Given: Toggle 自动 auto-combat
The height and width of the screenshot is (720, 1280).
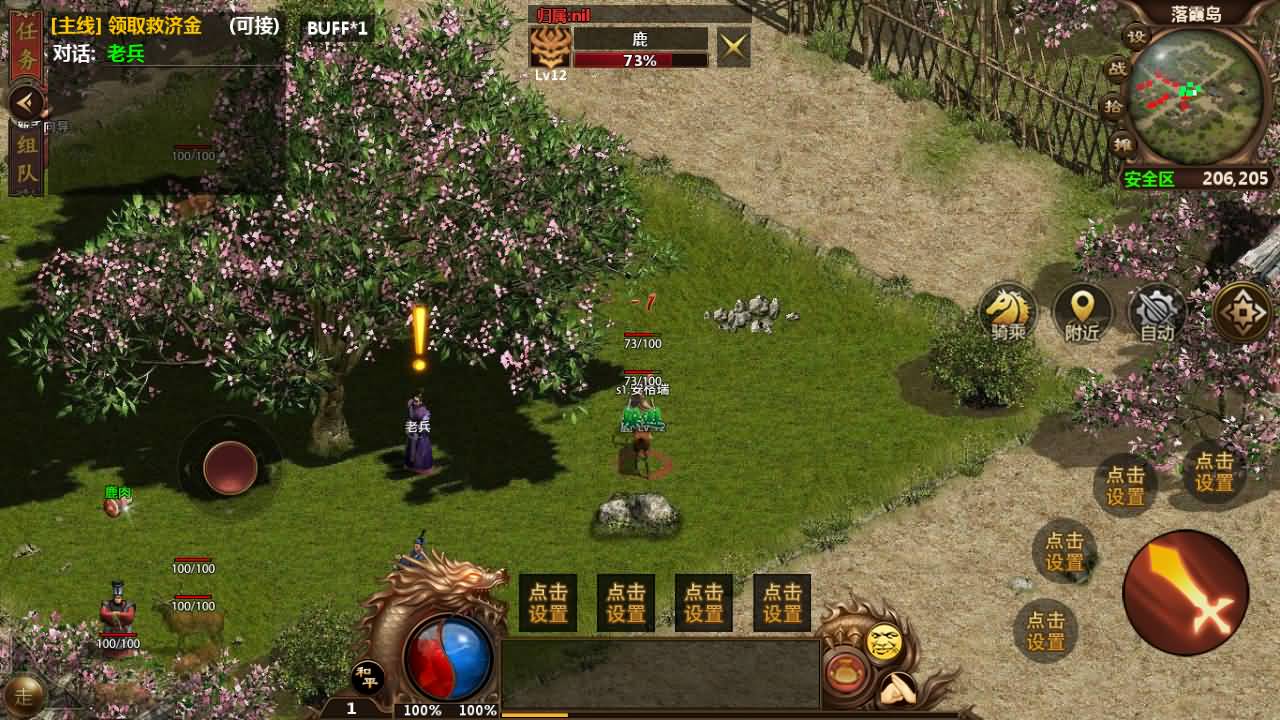Looking at the screenshot, I should (1157, 313).
